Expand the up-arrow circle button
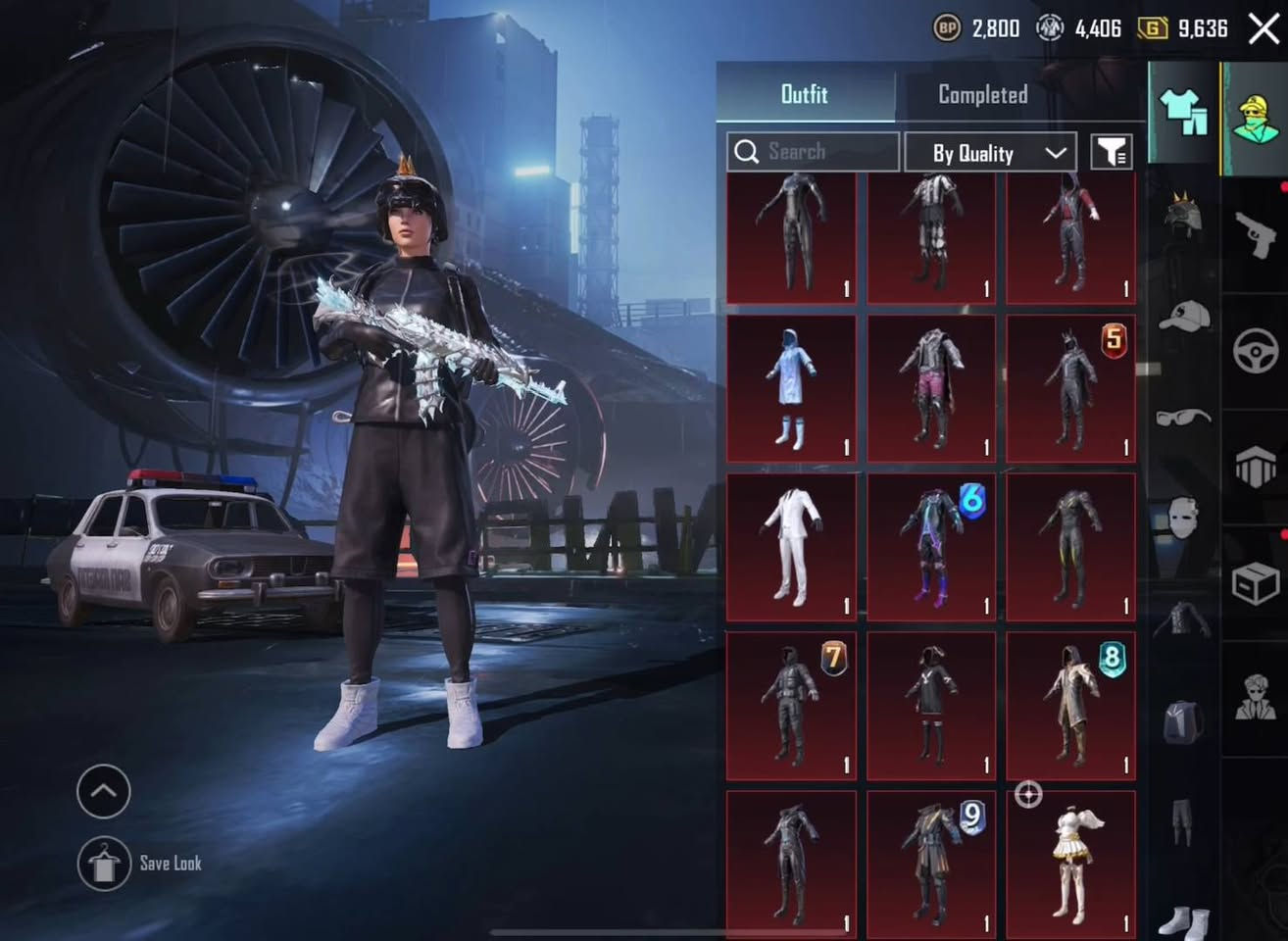Screen dimensions: 1288x941 (x=103, y=791)
